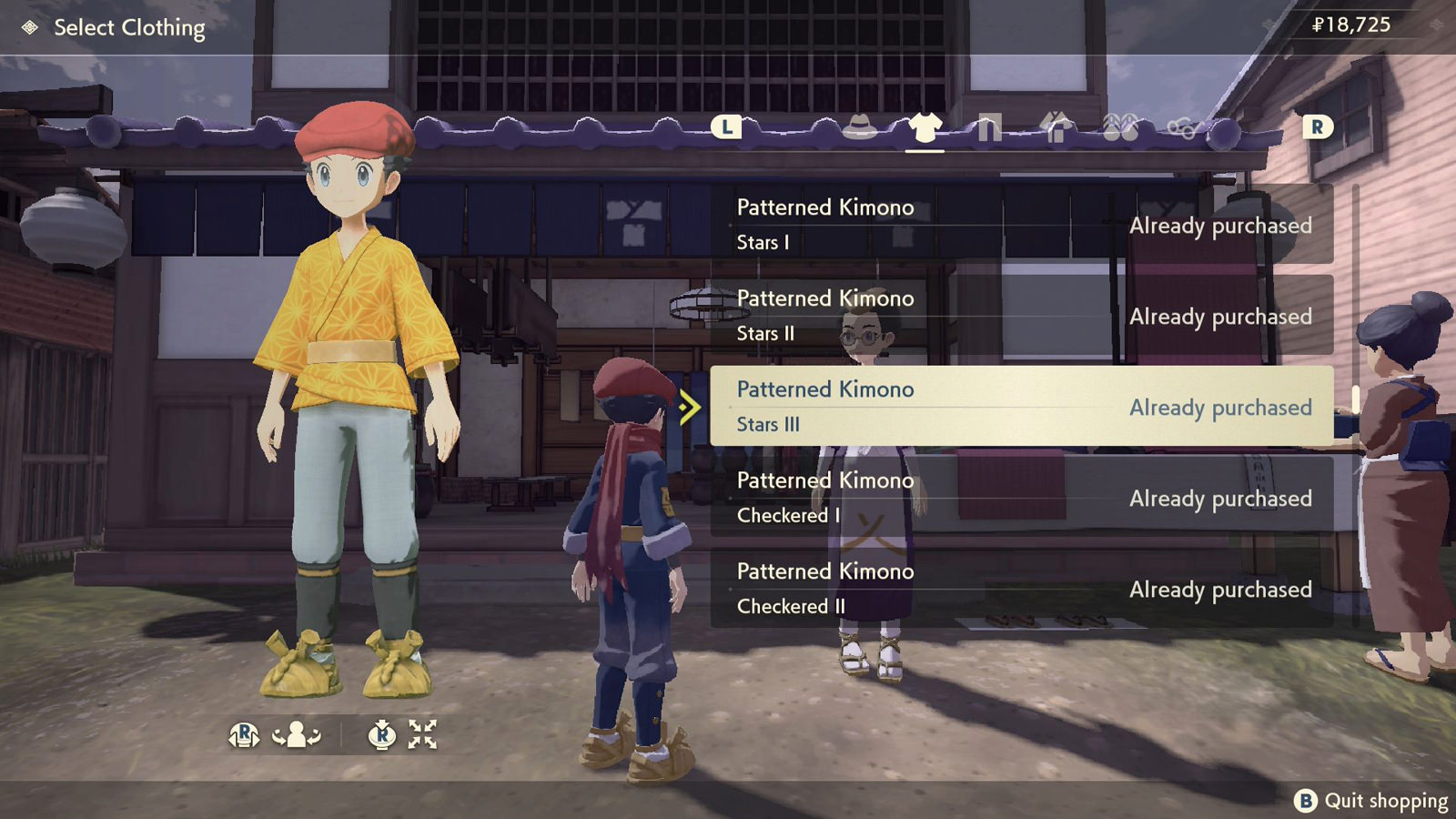This screenshot has width=1456, height=819.
Task: Click the character rotation icon
Action: [296, 733]
